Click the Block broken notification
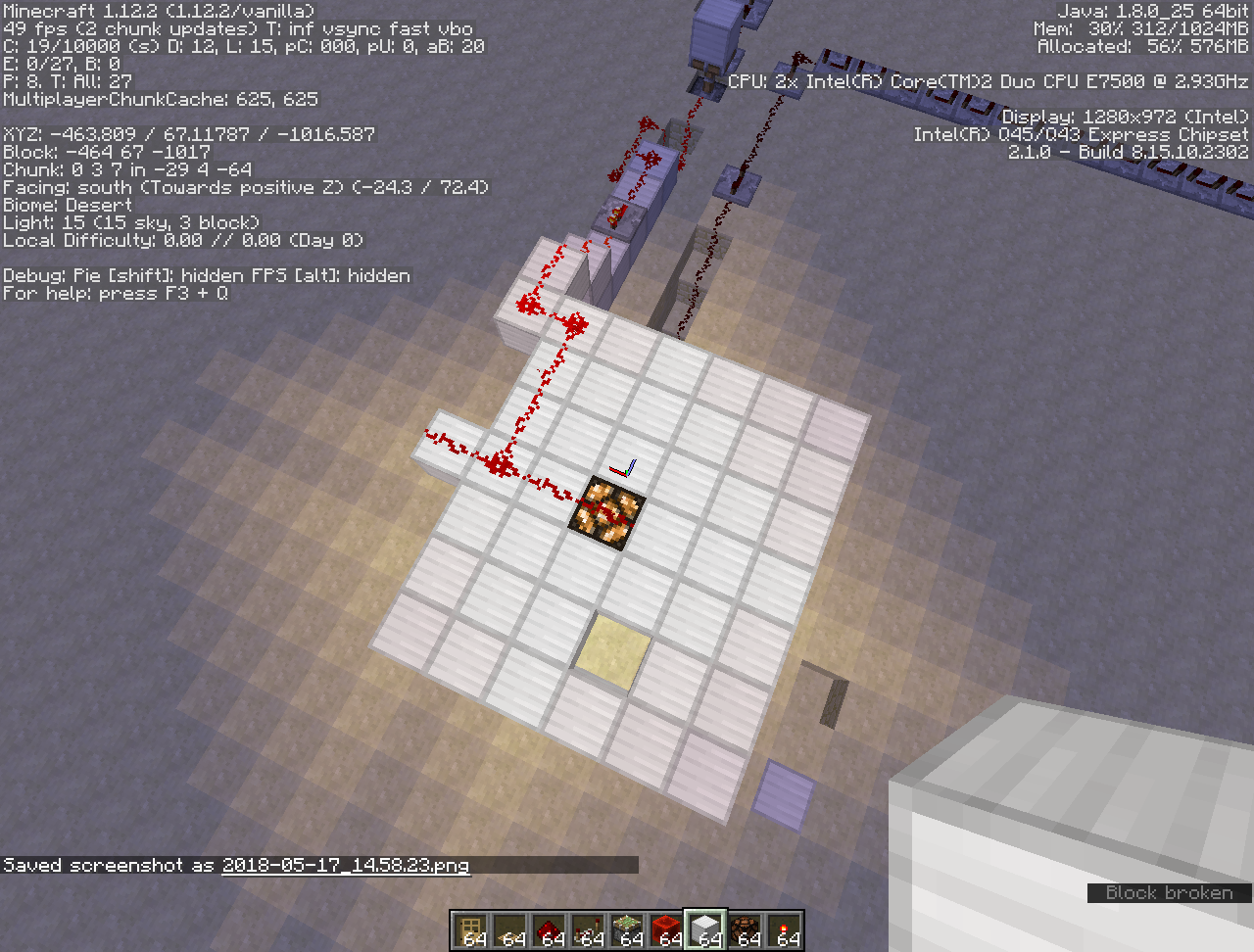 pyautogui.click(x=1168, y=892)
